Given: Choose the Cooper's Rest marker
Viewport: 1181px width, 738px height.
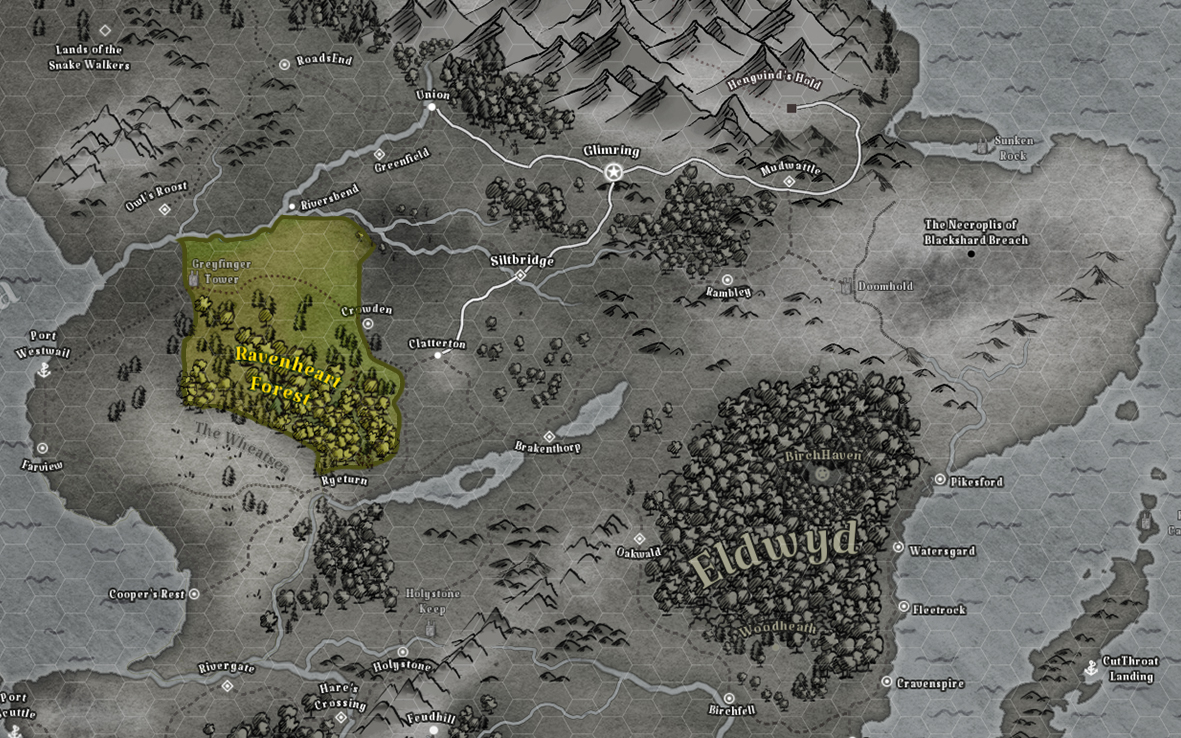Looking at the screenshot, I should tap(194, 594).
